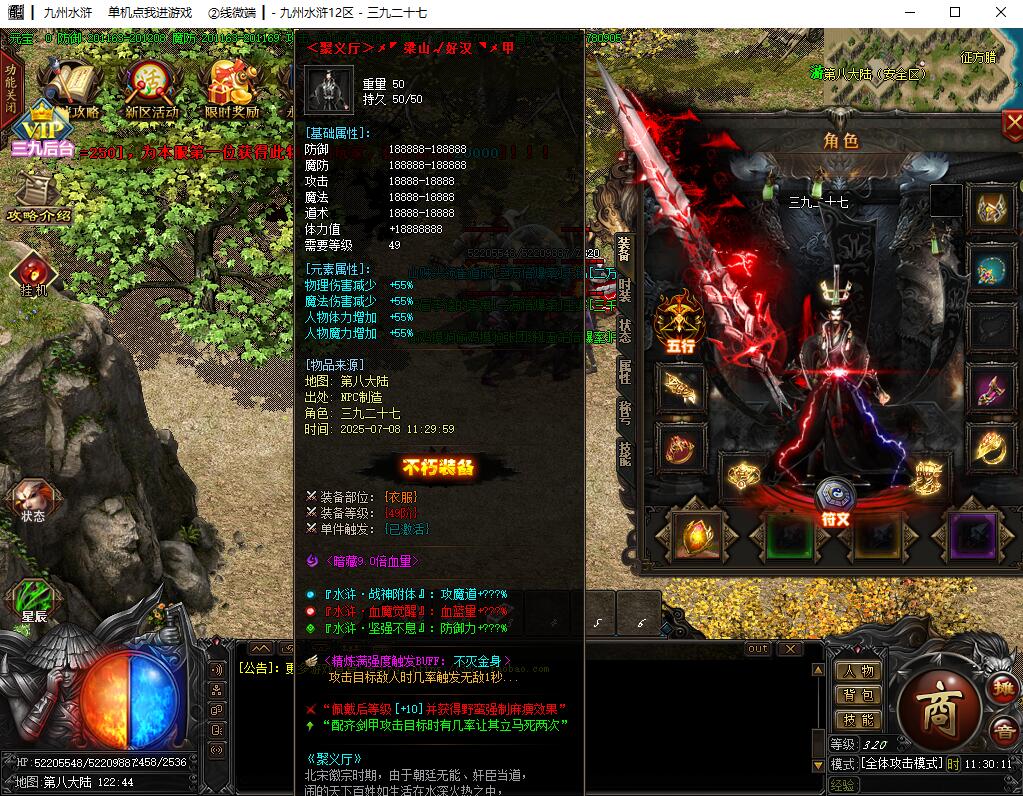This screenshot has height=796, width=1023.
Task: Open the 符文 rune button
Action: click(835, 502)
